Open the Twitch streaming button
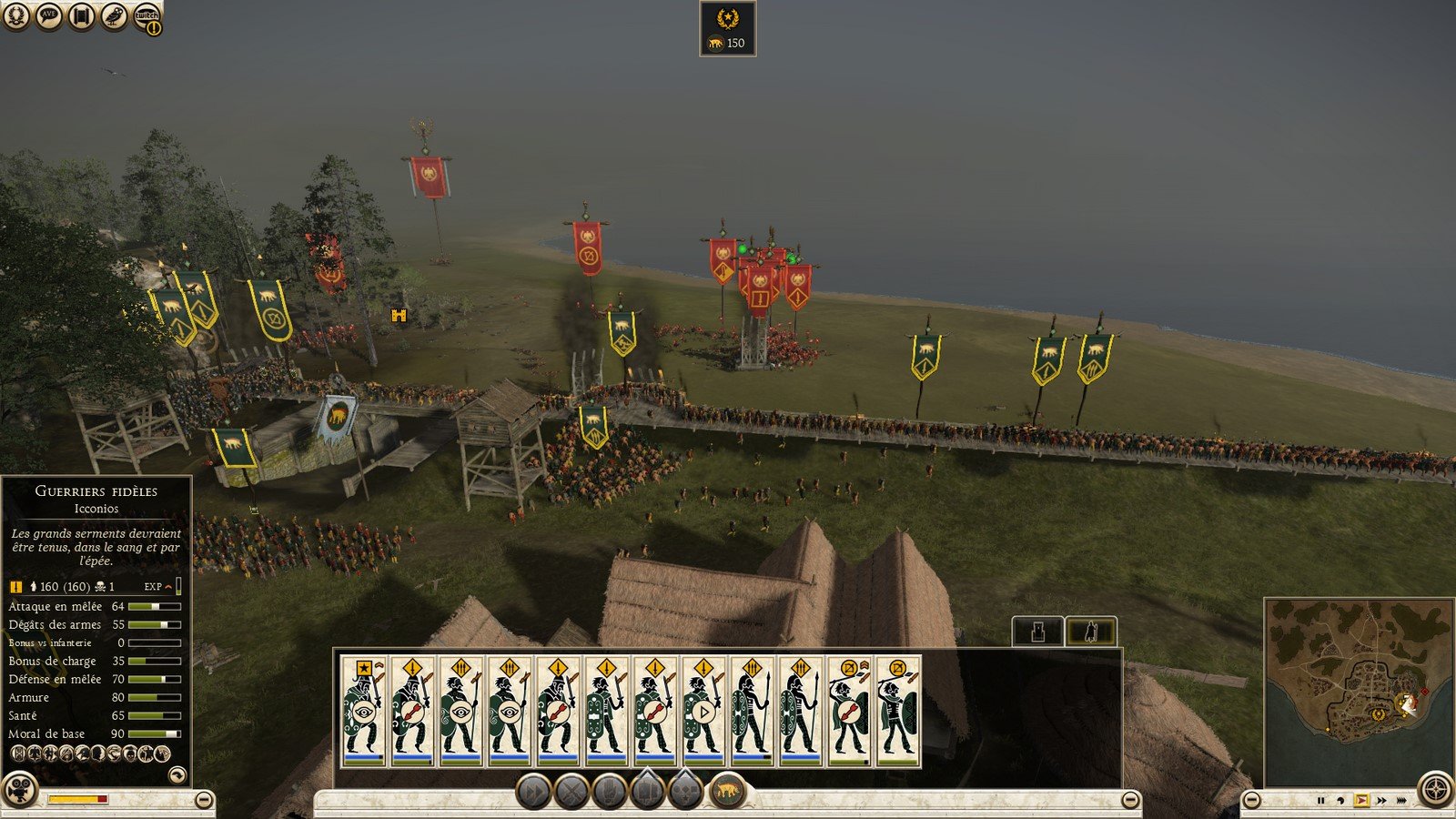This screenshot has width=1456, height=819. (147, 17)
